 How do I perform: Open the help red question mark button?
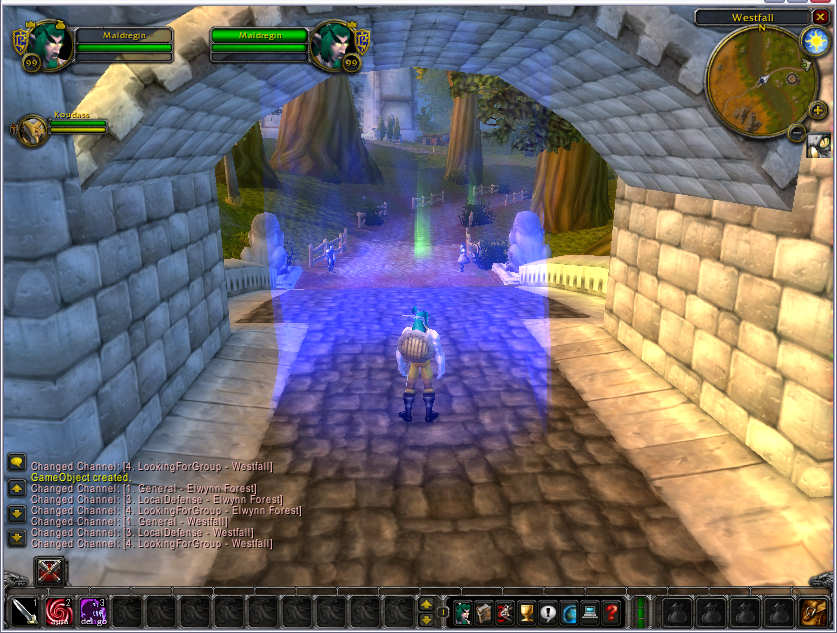[611, 611]
